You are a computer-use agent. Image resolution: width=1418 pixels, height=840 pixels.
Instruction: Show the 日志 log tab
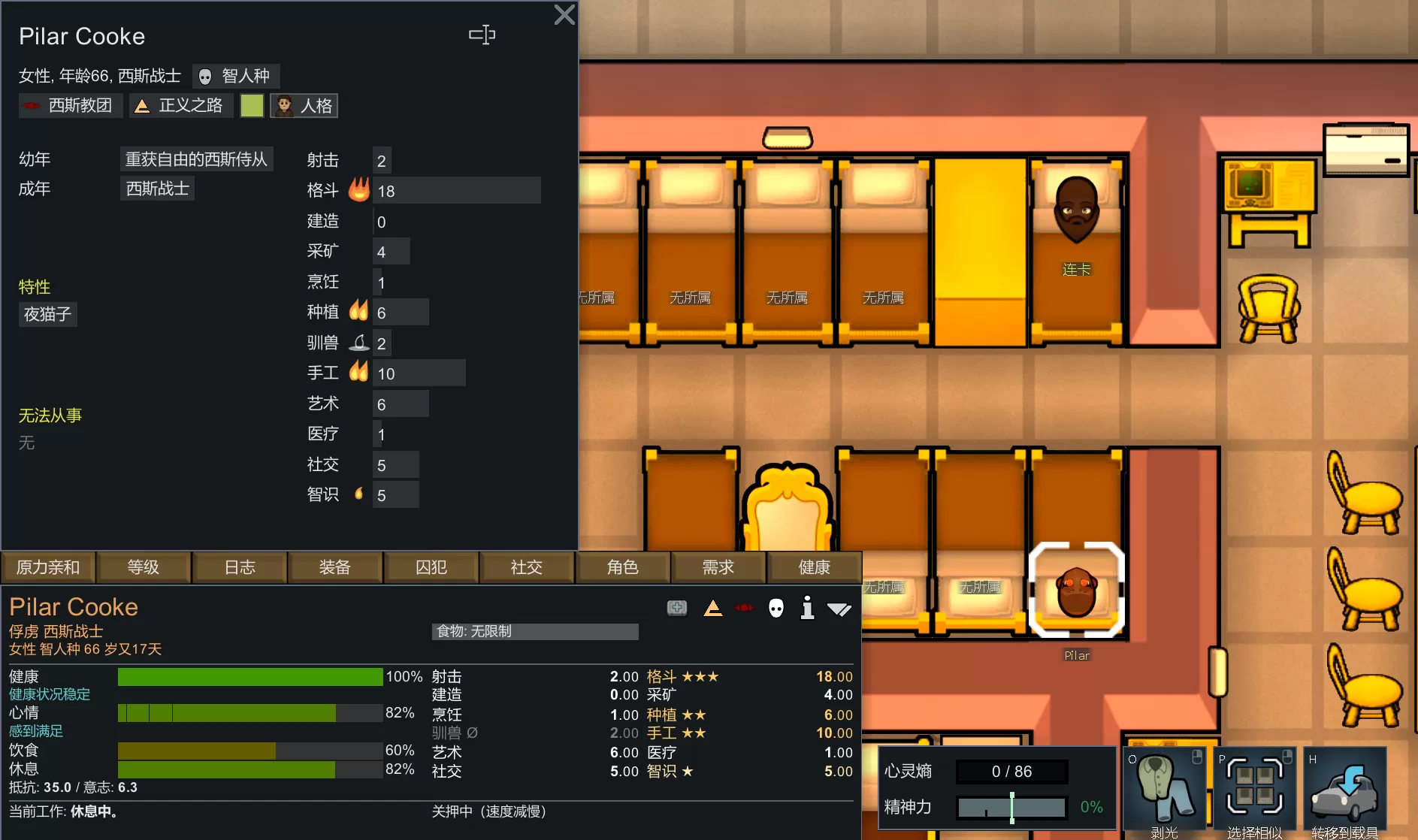click(240, 567)
